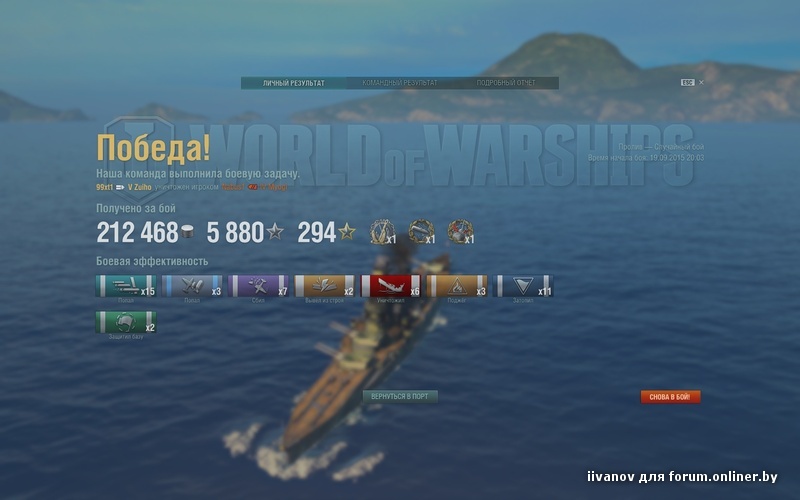The width and height of the screenshot is (800, 500).
Task: Inspect the middle achievement medal
Action: pos(420,232)
